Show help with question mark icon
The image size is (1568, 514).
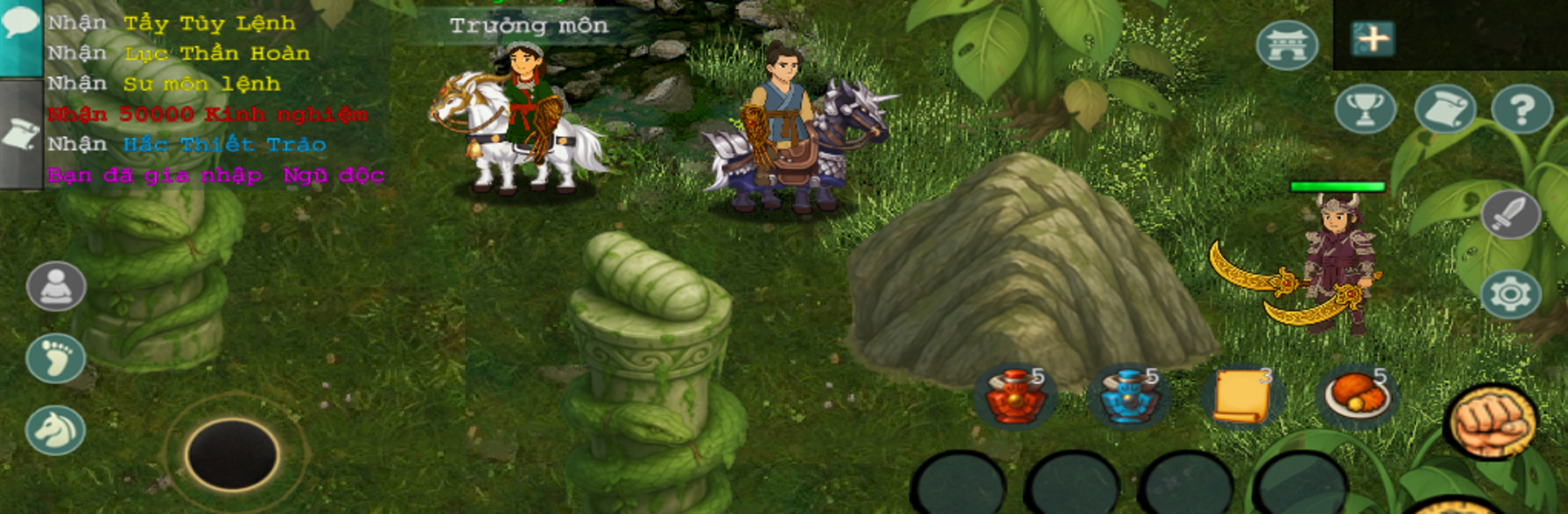(1521, 109)
